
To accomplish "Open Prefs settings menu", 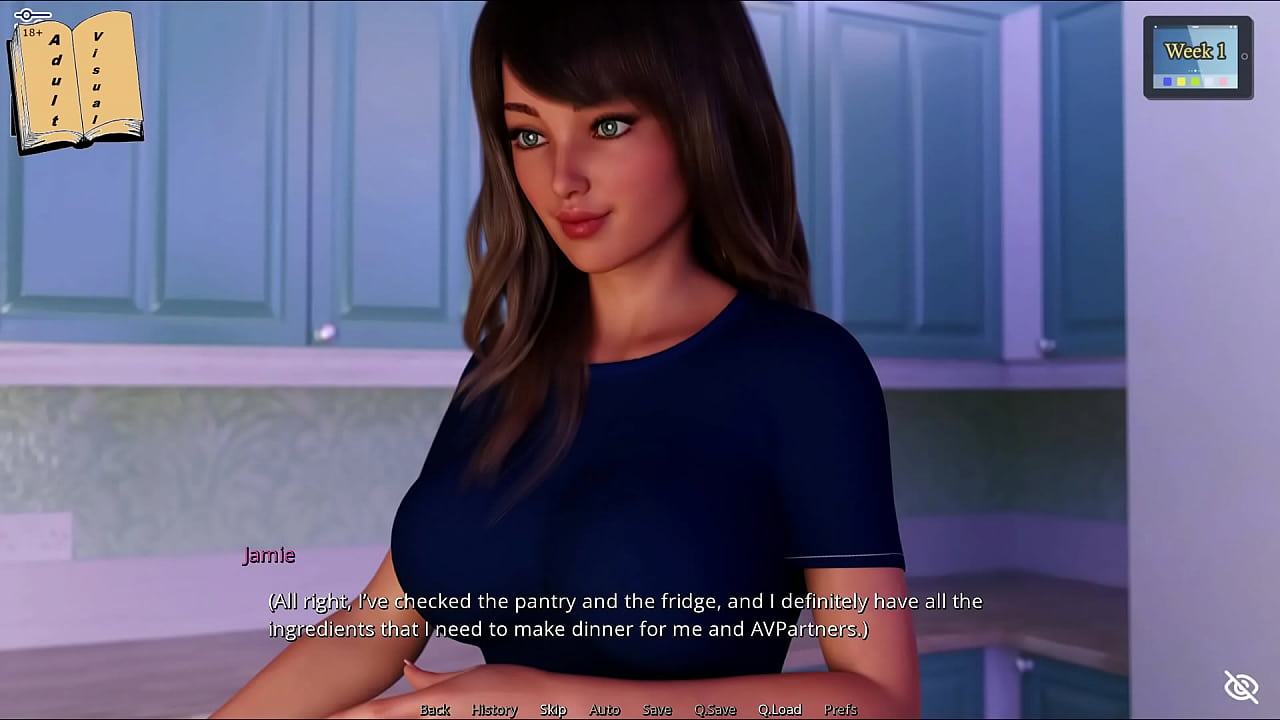I will pos(840,710).
